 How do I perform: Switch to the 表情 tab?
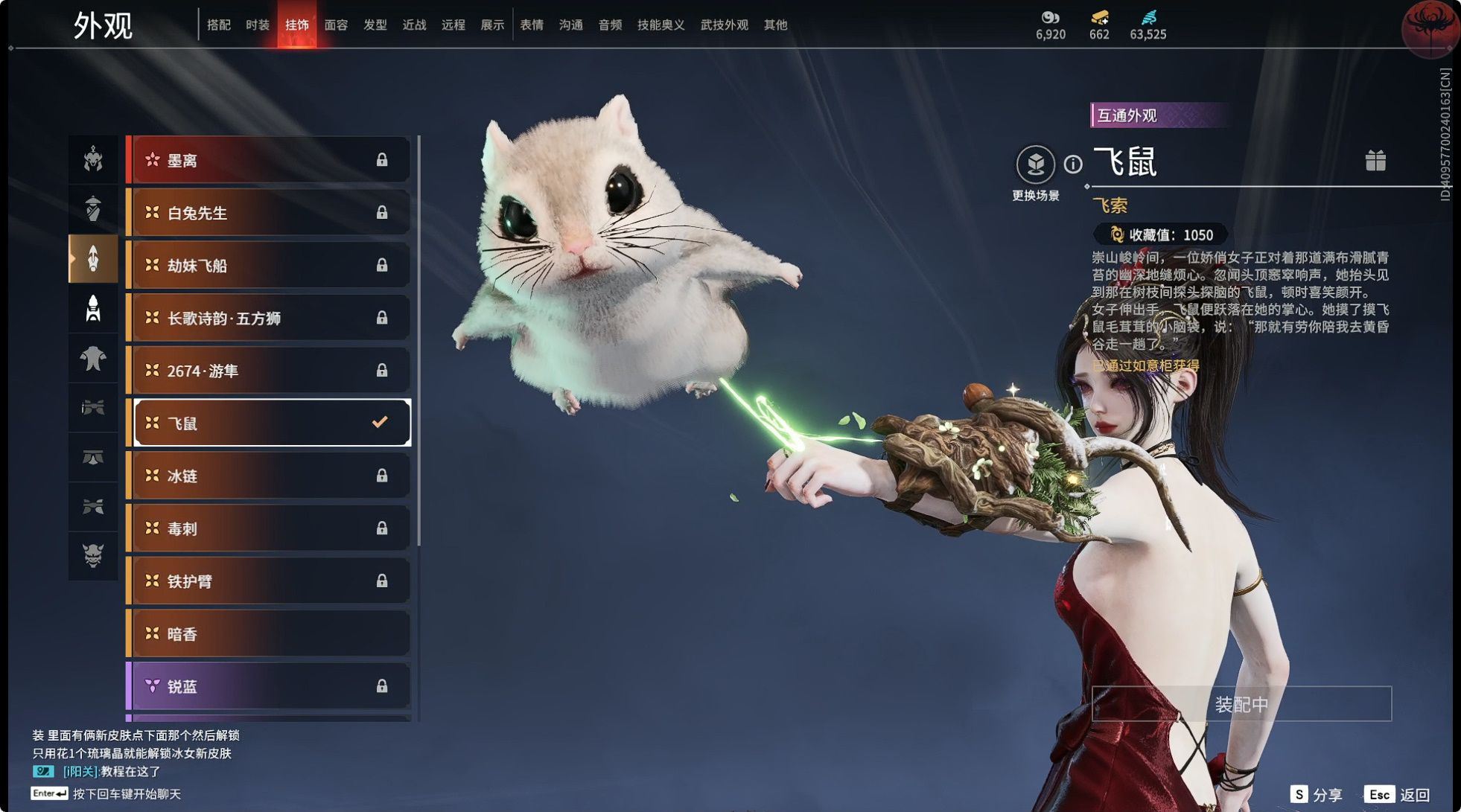point(531,25)
